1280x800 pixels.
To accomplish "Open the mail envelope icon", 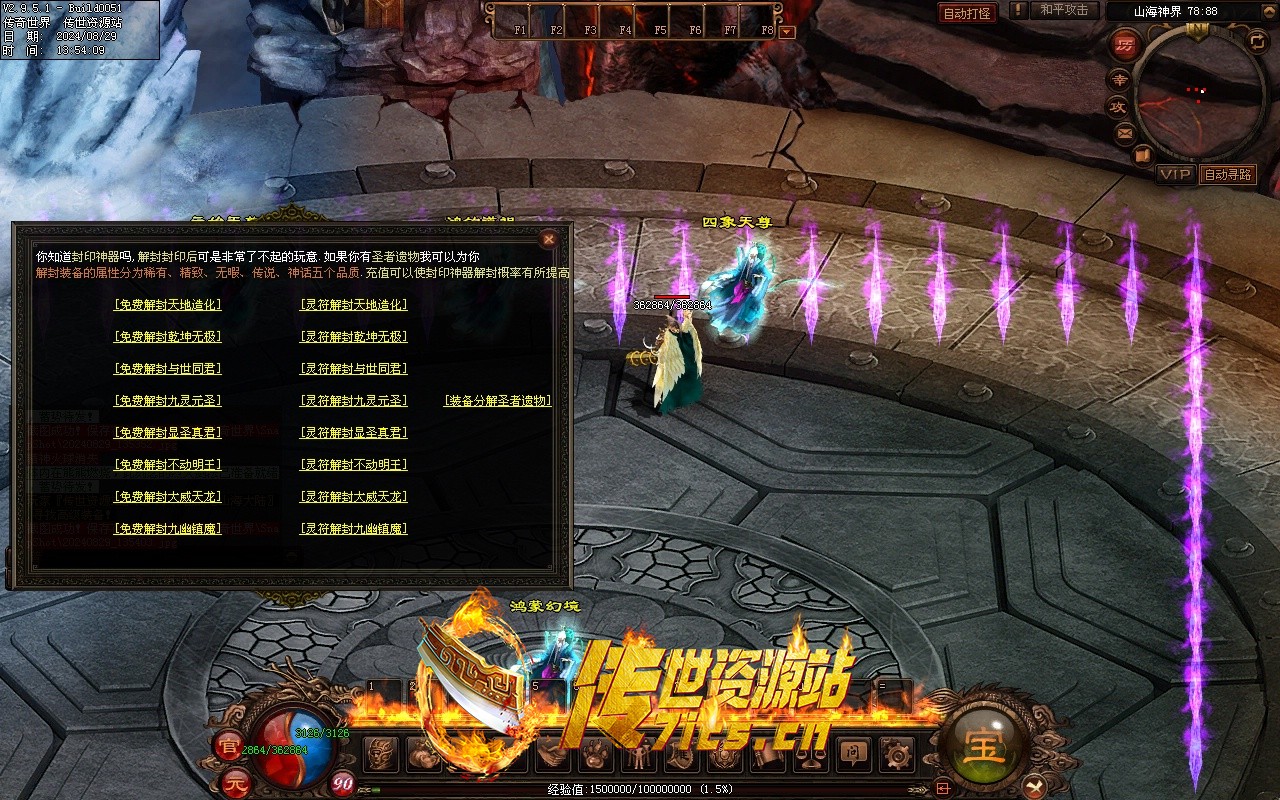I will [1125, 131].
